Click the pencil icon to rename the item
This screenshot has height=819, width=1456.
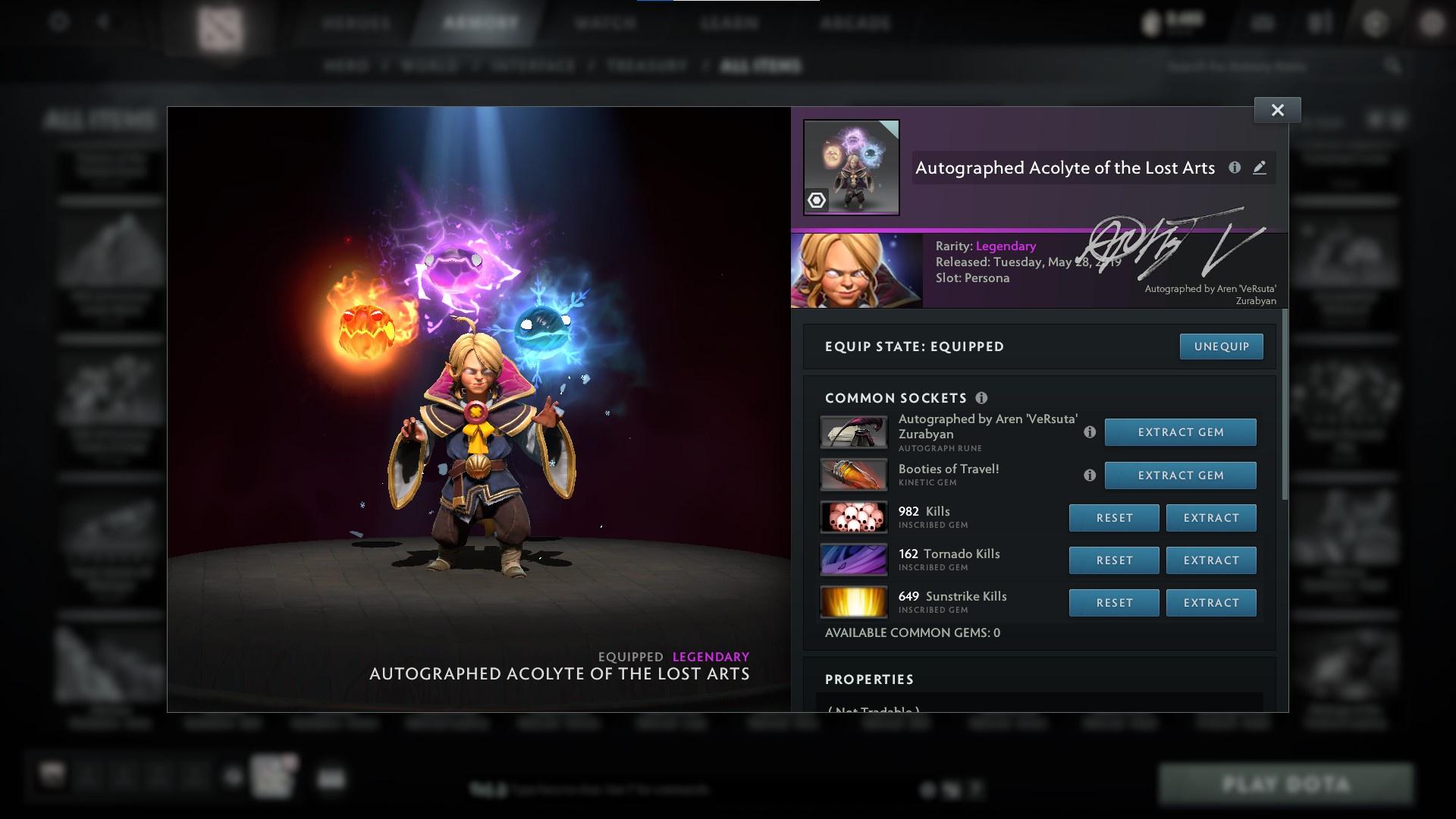1260,168
